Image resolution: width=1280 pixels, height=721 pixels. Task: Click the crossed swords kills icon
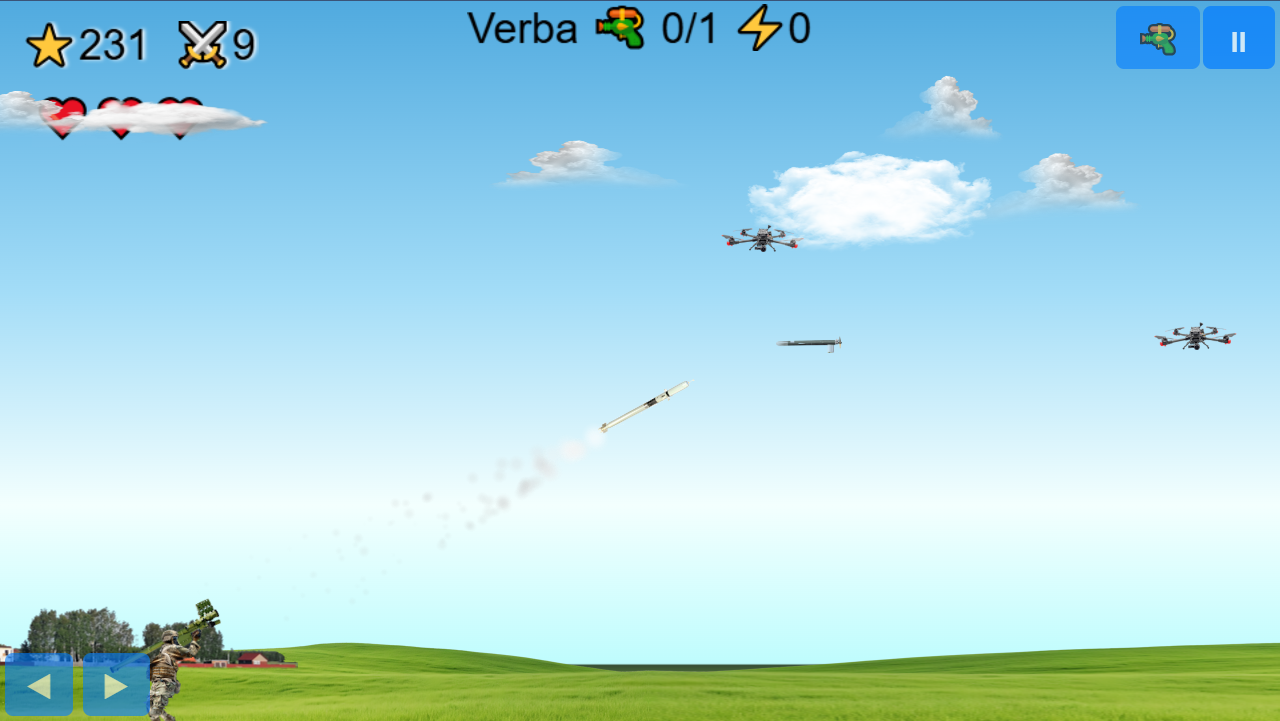(204, 43)
